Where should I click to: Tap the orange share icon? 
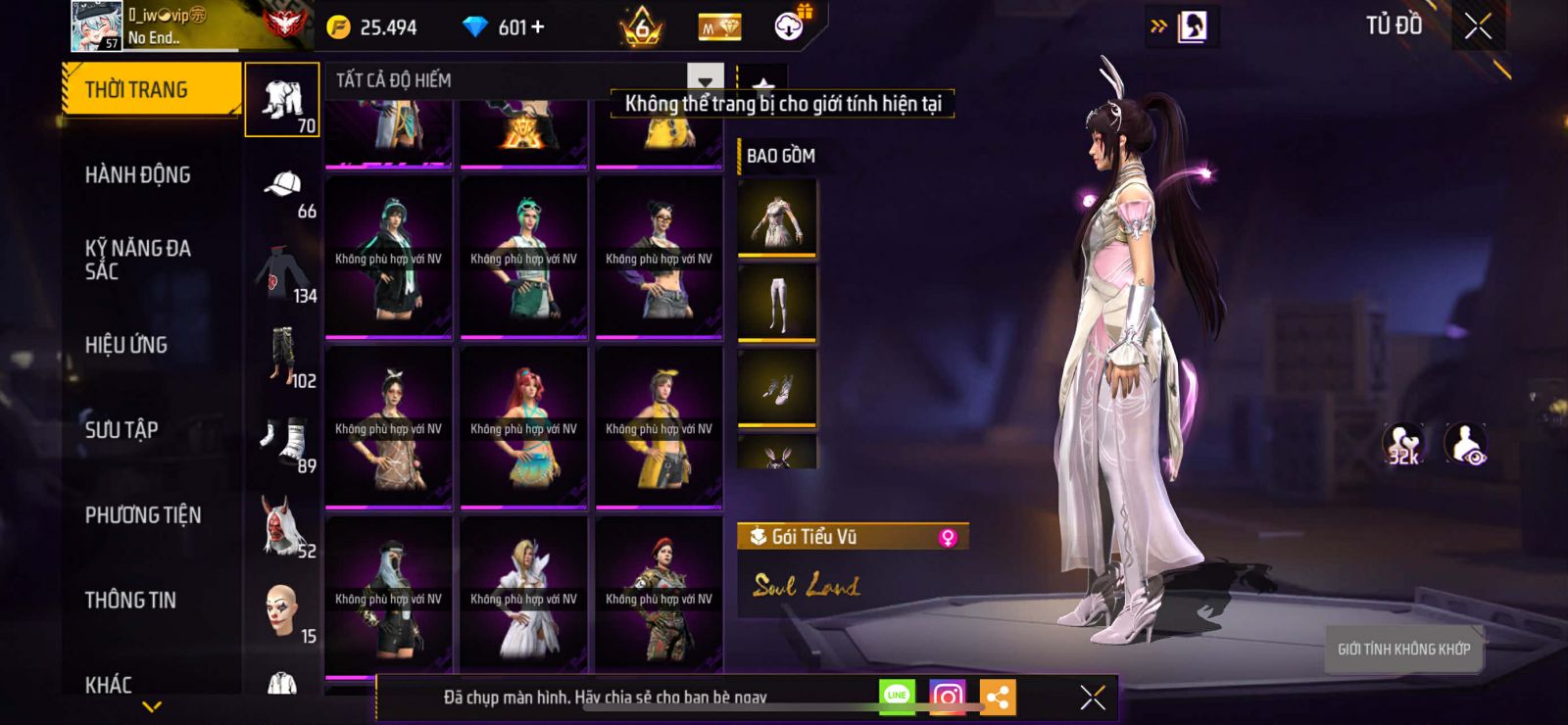coord(998,697)
